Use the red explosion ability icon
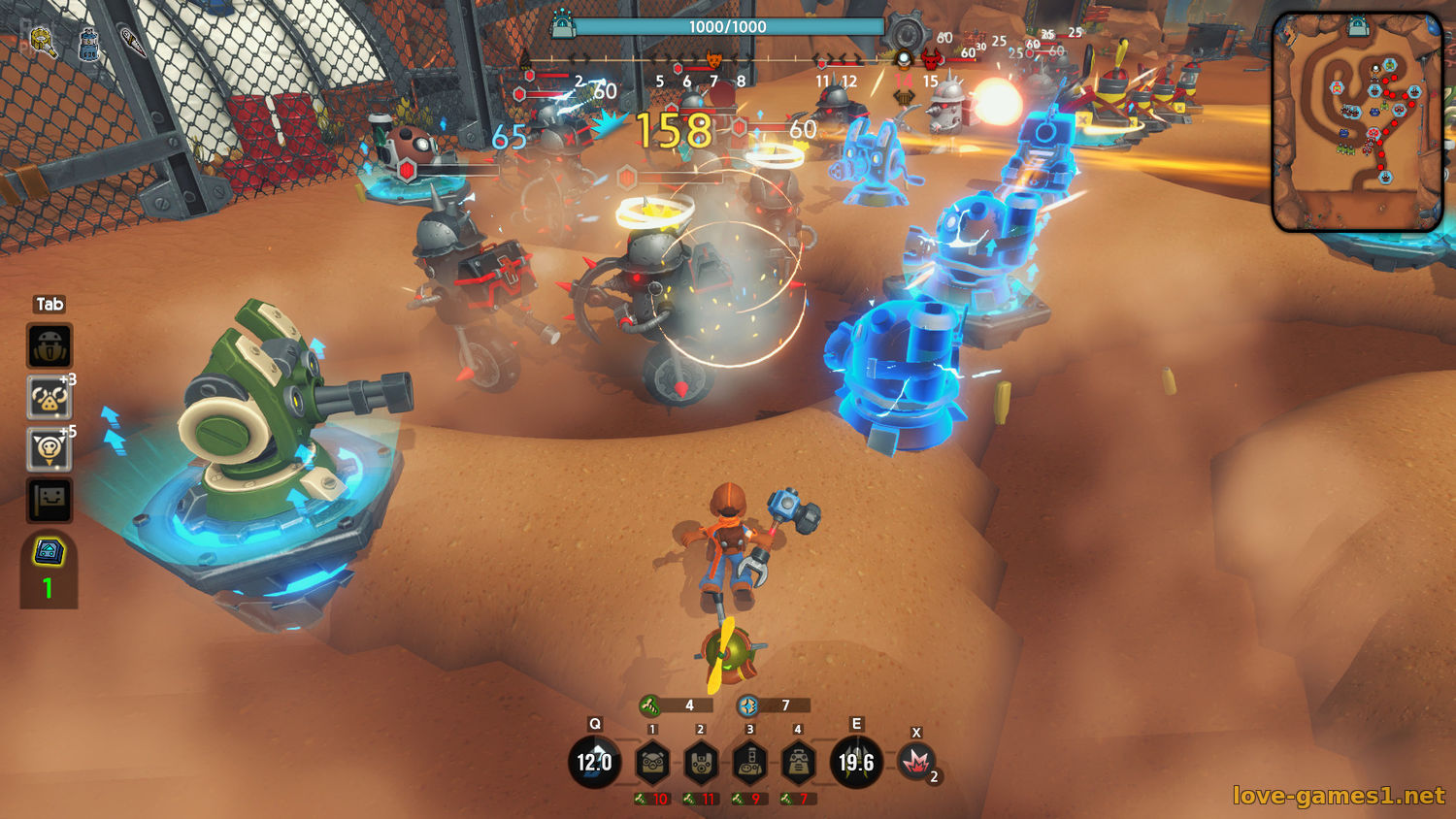The width and height of the screenshot is (1456, 819). click(915, 763)
